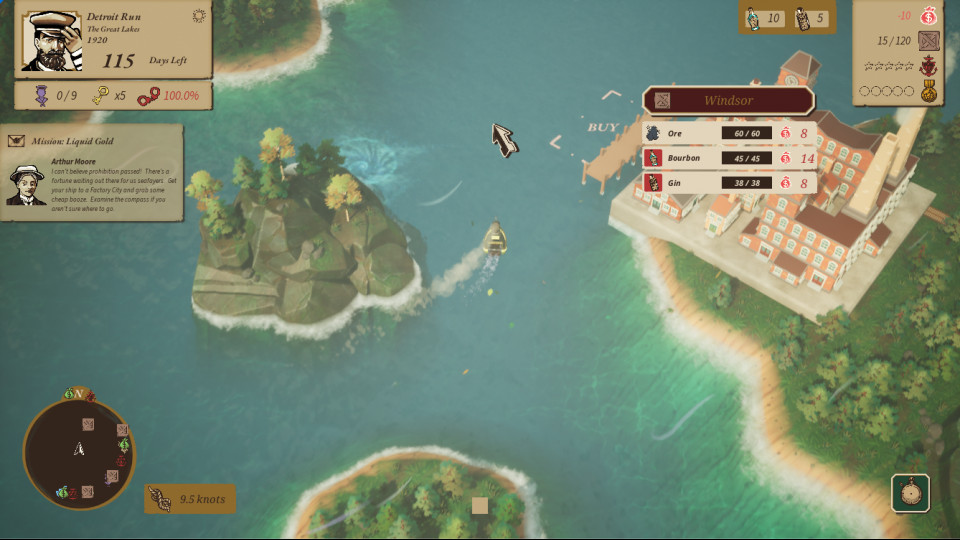Pick the Gin row in Windsor's goods
960x540 pixels.
[x=729, y=183]
